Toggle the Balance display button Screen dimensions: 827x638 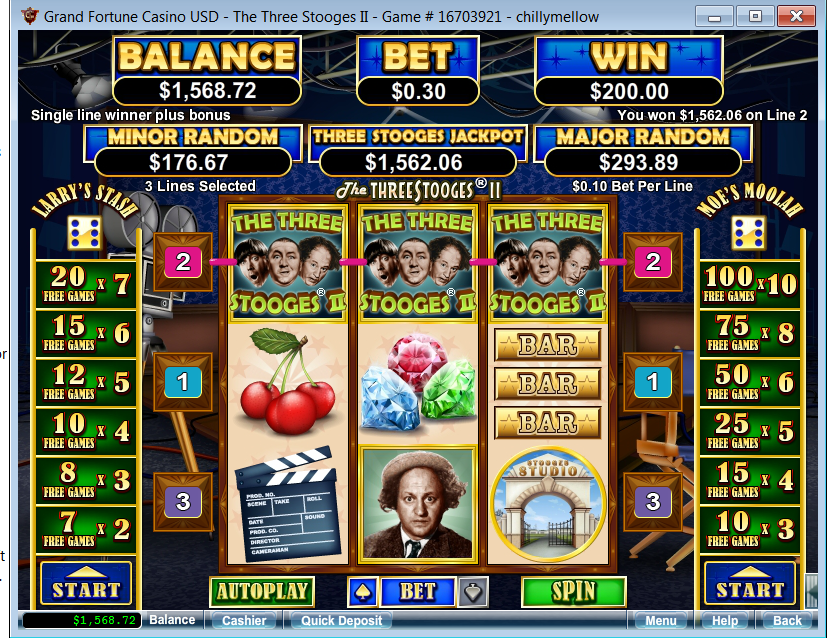172,621
